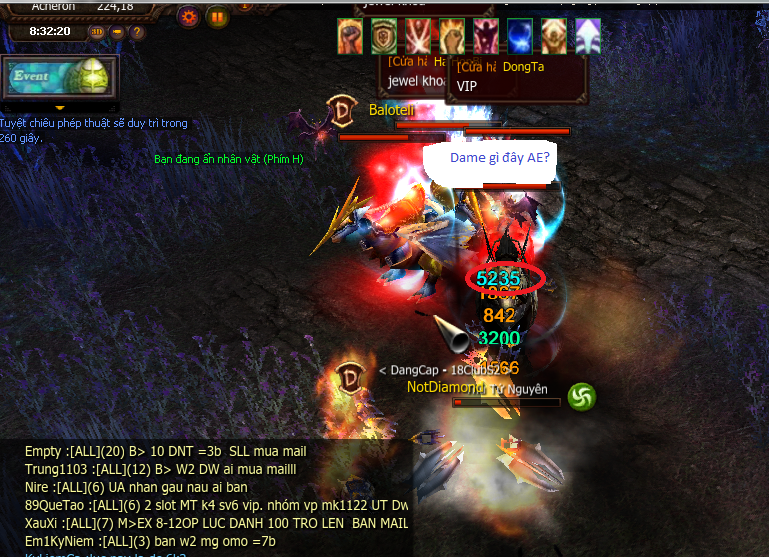The image size is (769, 557).
Task: Click the orange gear settings button
Action: coord(188,16)
